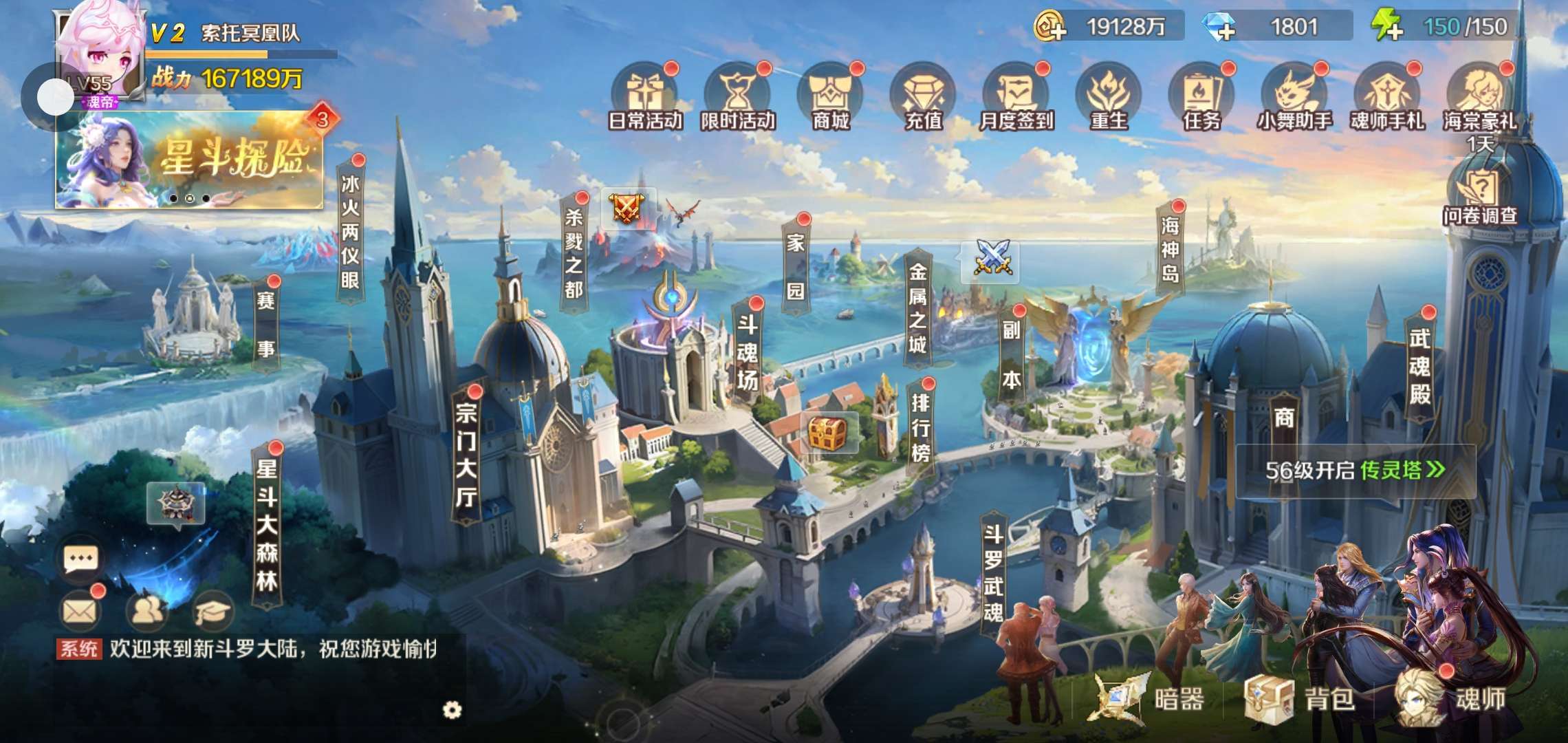Open the 充值 recharge icon
Viewport: 1568px width, 743px height.
click(x=923, y=96)
